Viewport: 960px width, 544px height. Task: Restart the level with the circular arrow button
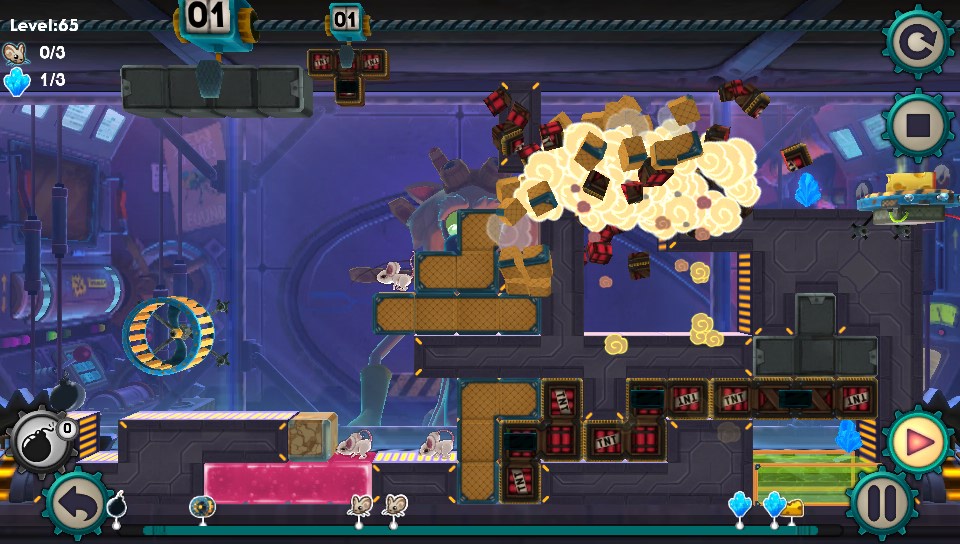[916, 41]
